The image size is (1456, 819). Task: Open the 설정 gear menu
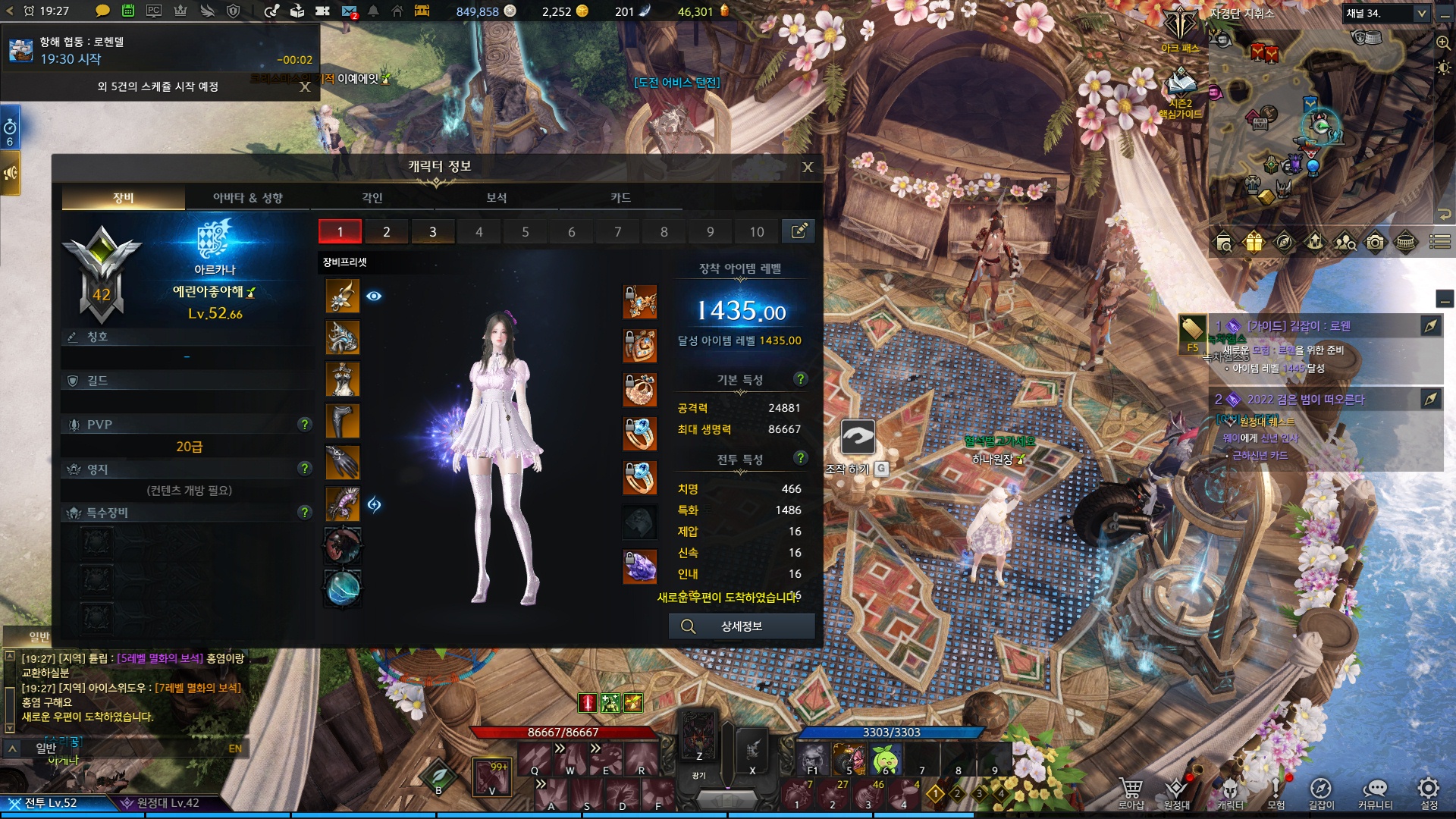pos(1429,792)
